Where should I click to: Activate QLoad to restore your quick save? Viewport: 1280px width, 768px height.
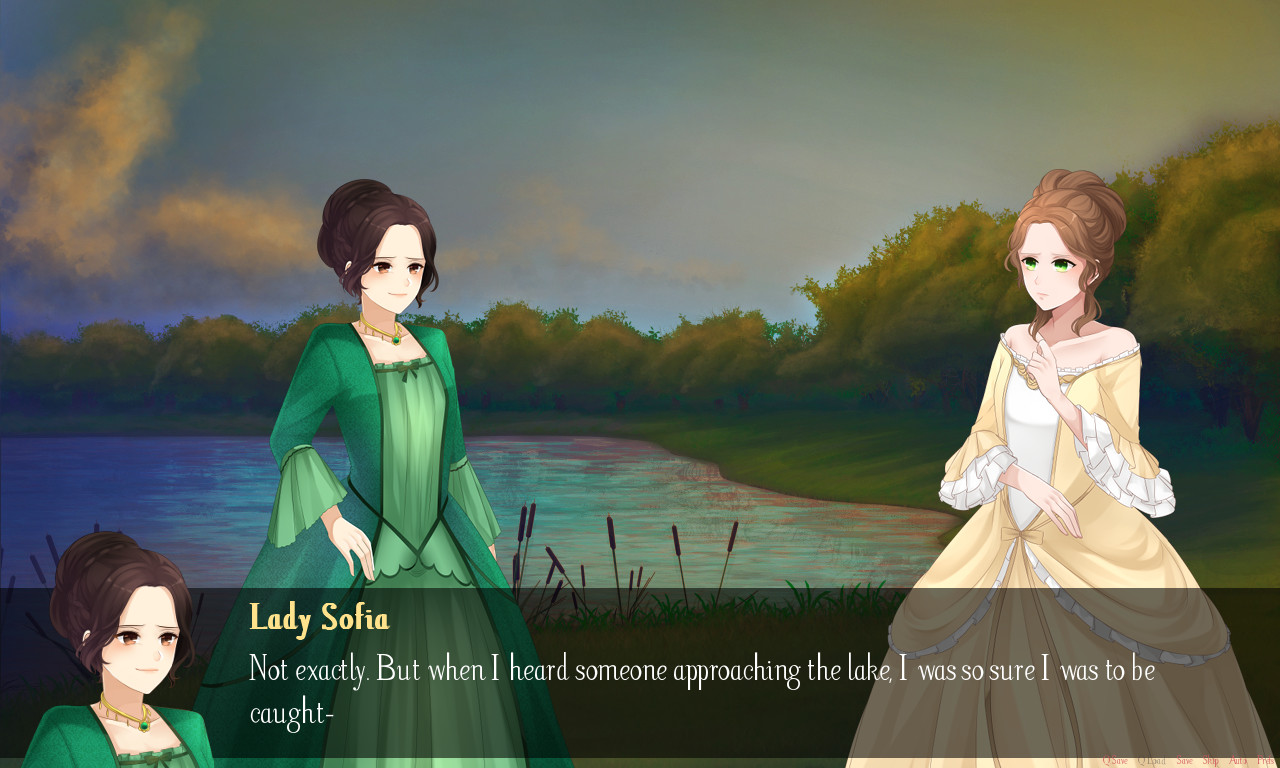(x=1150, y=760)
